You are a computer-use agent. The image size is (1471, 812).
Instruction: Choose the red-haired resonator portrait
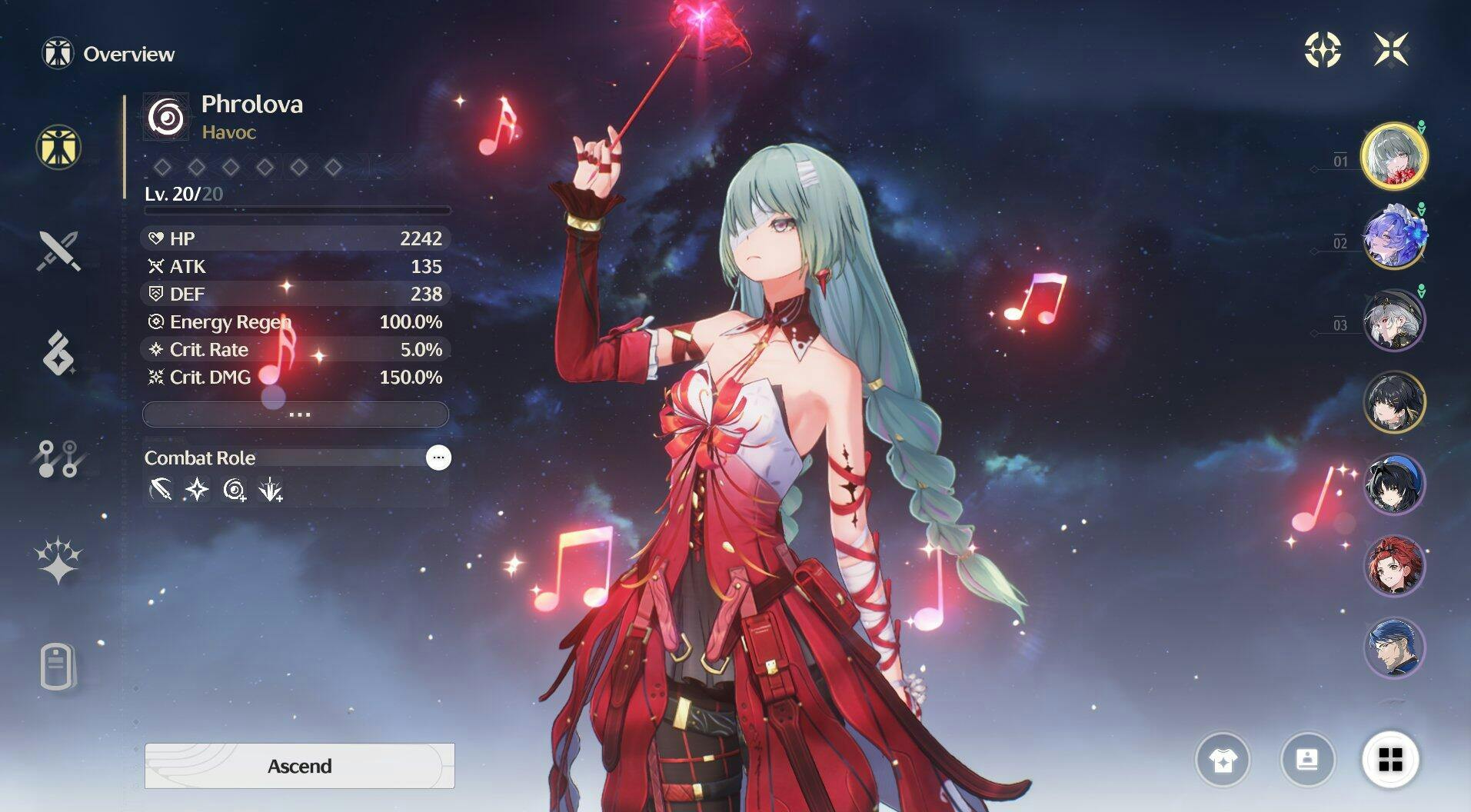1394,566
